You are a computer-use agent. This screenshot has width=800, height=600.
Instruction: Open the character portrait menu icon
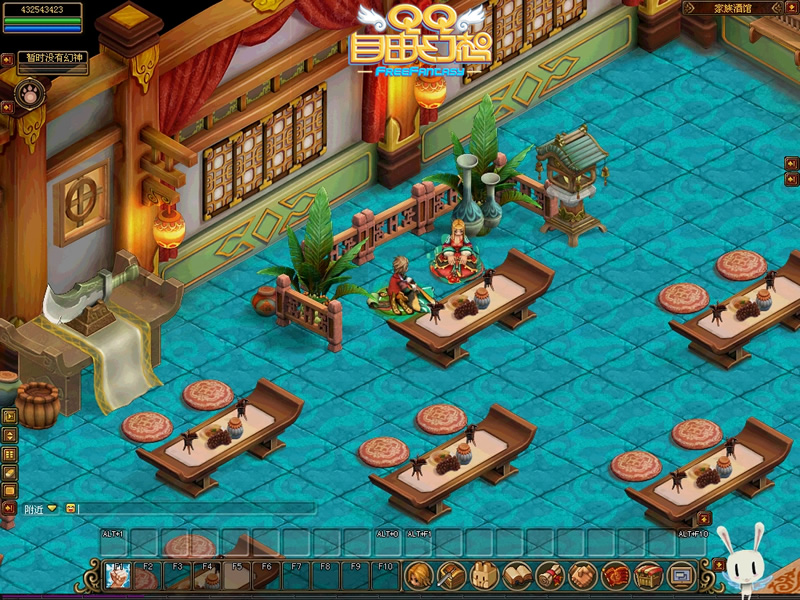pyautogui.click(x=418, y=575)
